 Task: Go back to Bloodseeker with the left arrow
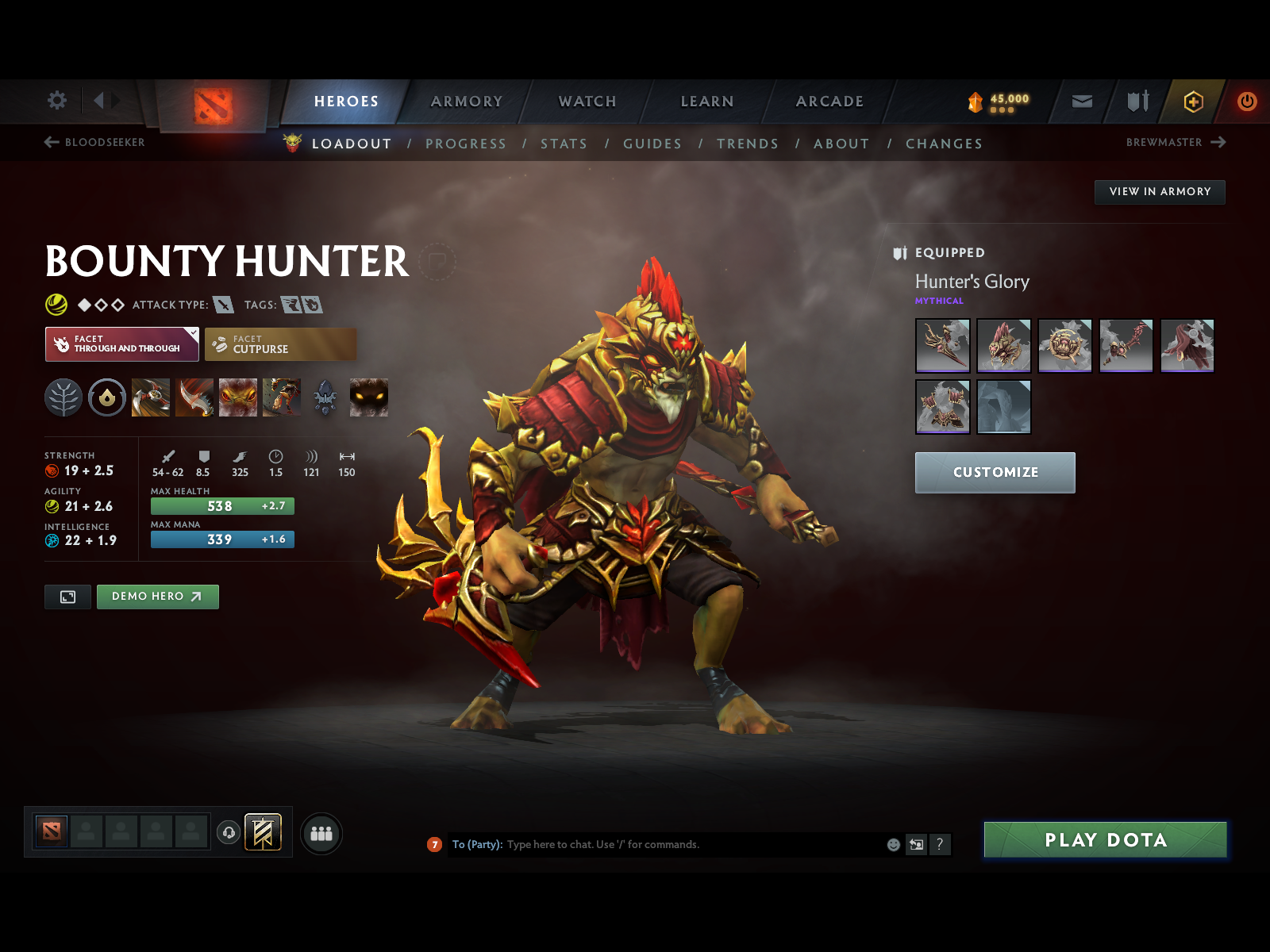[50, 143]
